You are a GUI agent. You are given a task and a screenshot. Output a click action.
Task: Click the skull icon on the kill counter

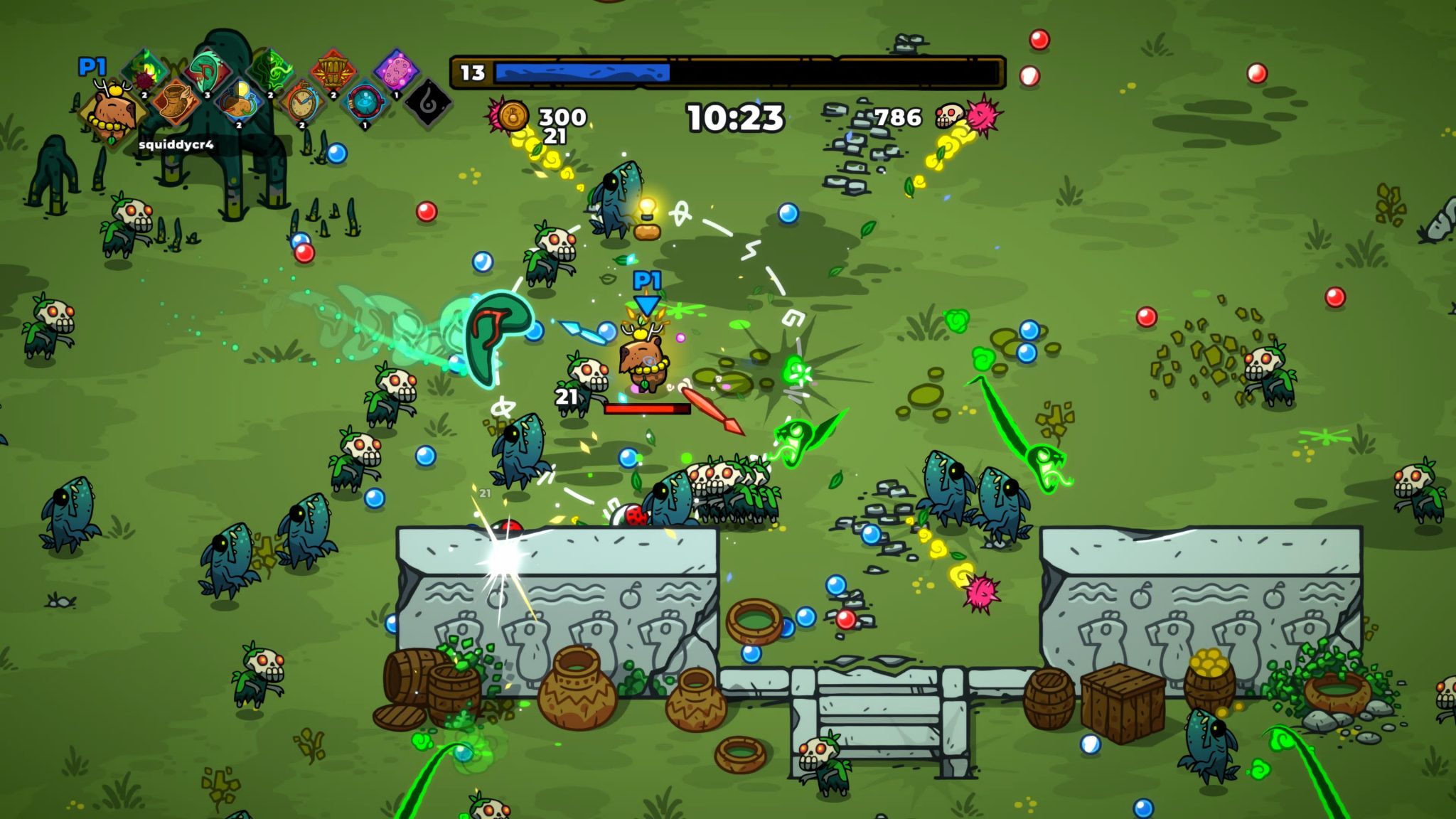(x=951, y=117)
